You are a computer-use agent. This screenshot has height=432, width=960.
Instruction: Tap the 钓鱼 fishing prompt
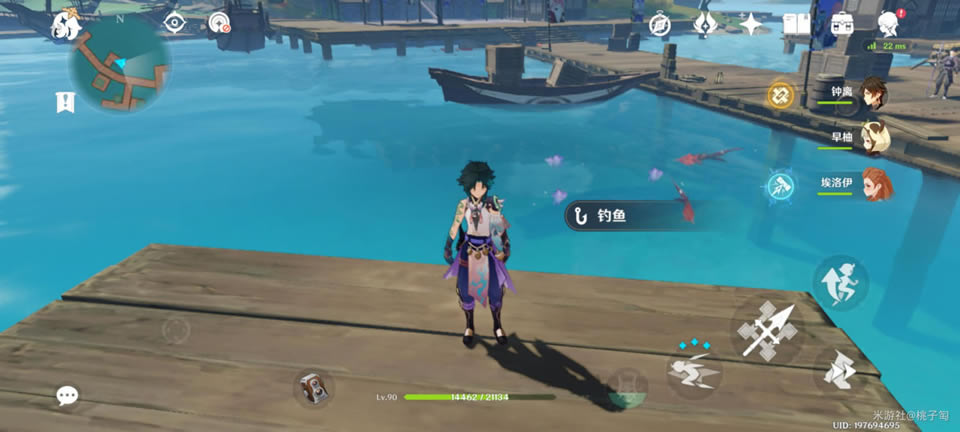(612, 214)
